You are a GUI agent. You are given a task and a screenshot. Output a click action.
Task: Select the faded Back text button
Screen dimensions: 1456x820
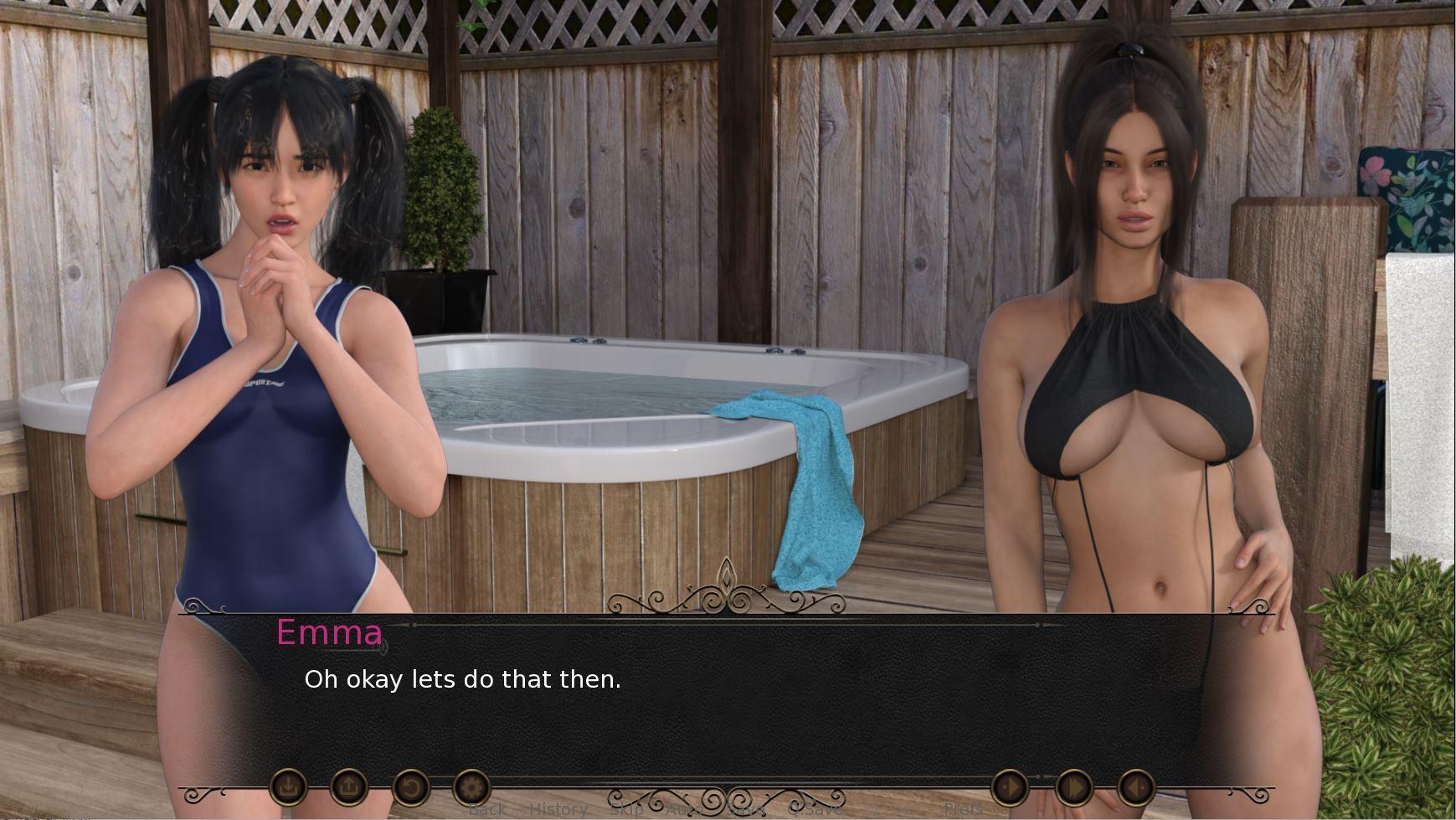pos(486,809)
